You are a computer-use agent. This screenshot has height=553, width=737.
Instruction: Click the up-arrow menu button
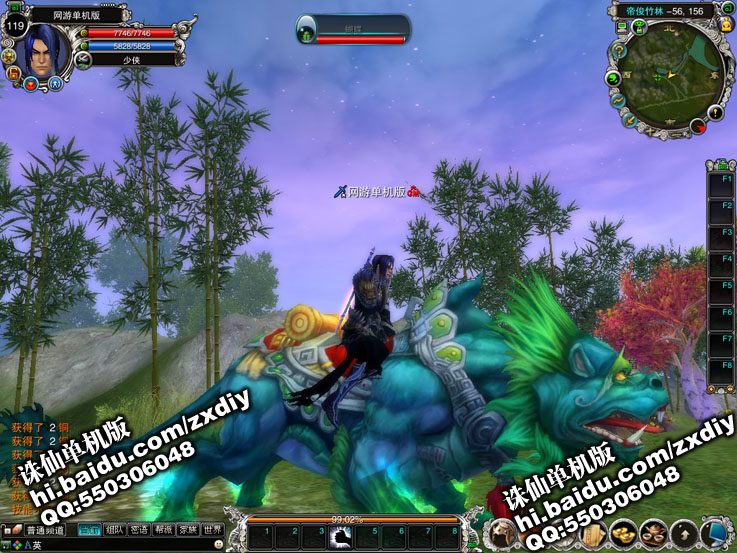coord(684,534)
